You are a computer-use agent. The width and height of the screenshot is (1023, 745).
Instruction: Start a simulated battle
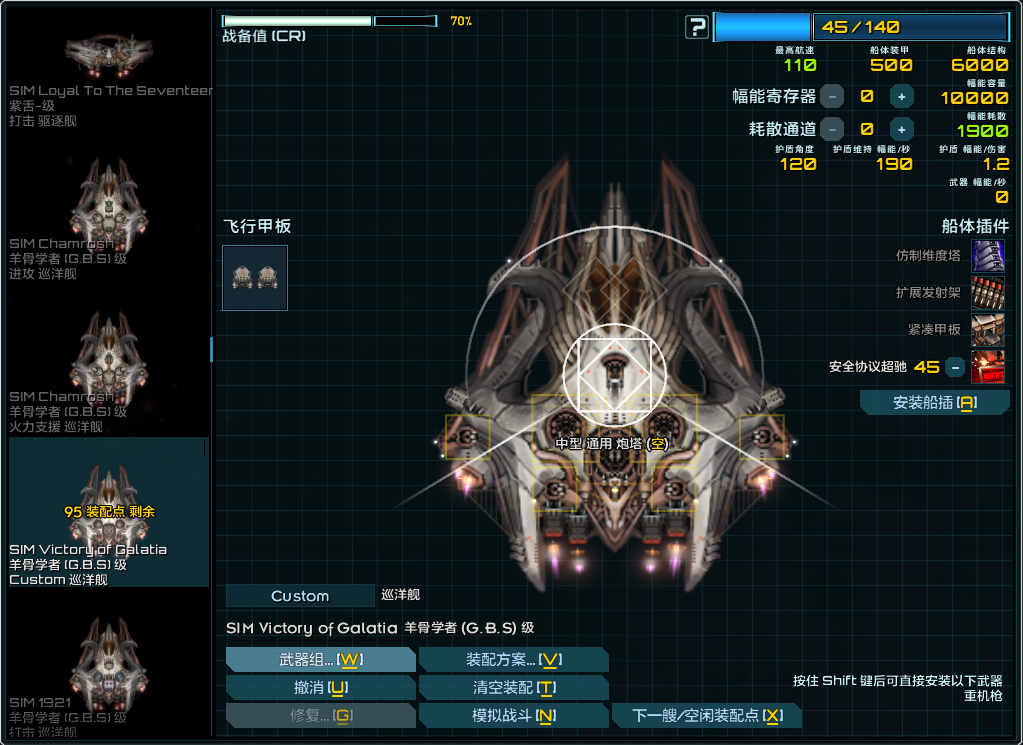click(x=514, y=716)
